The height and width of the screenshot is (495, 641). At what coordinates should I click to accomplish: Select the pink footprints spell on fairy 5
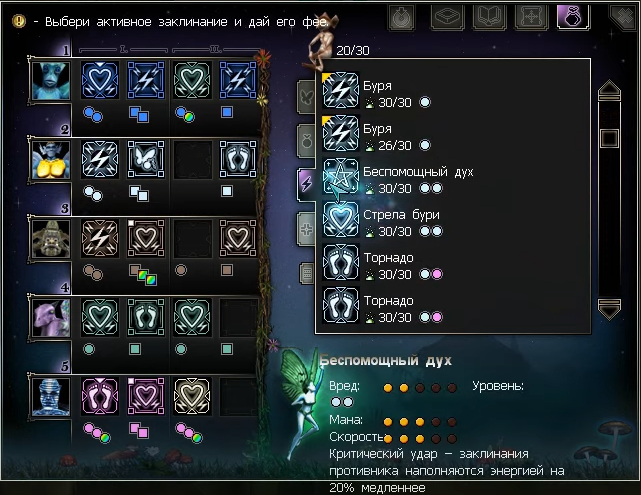coord(100,396)
